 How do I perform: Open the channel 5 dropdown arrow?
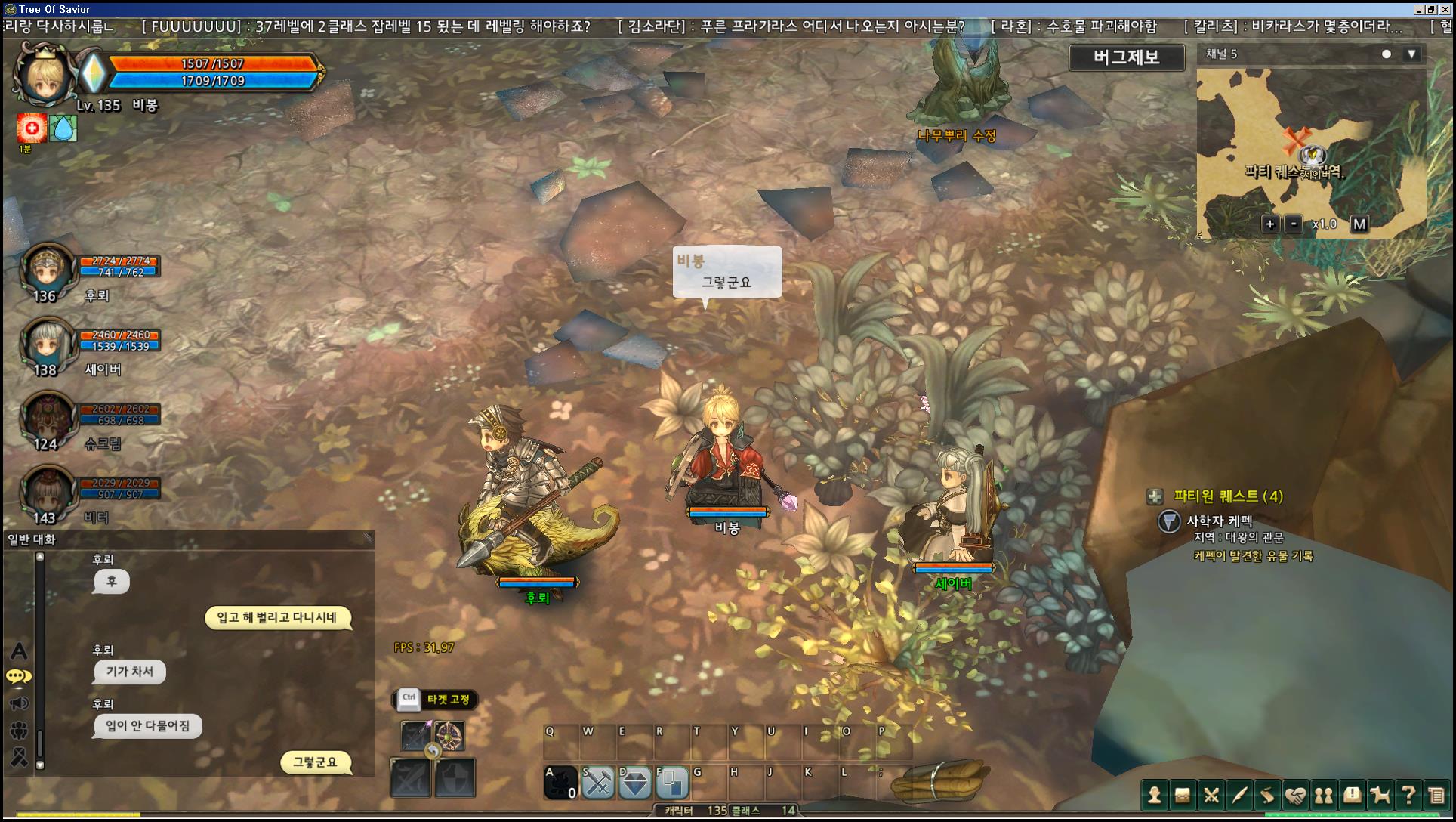point(1411,54)
